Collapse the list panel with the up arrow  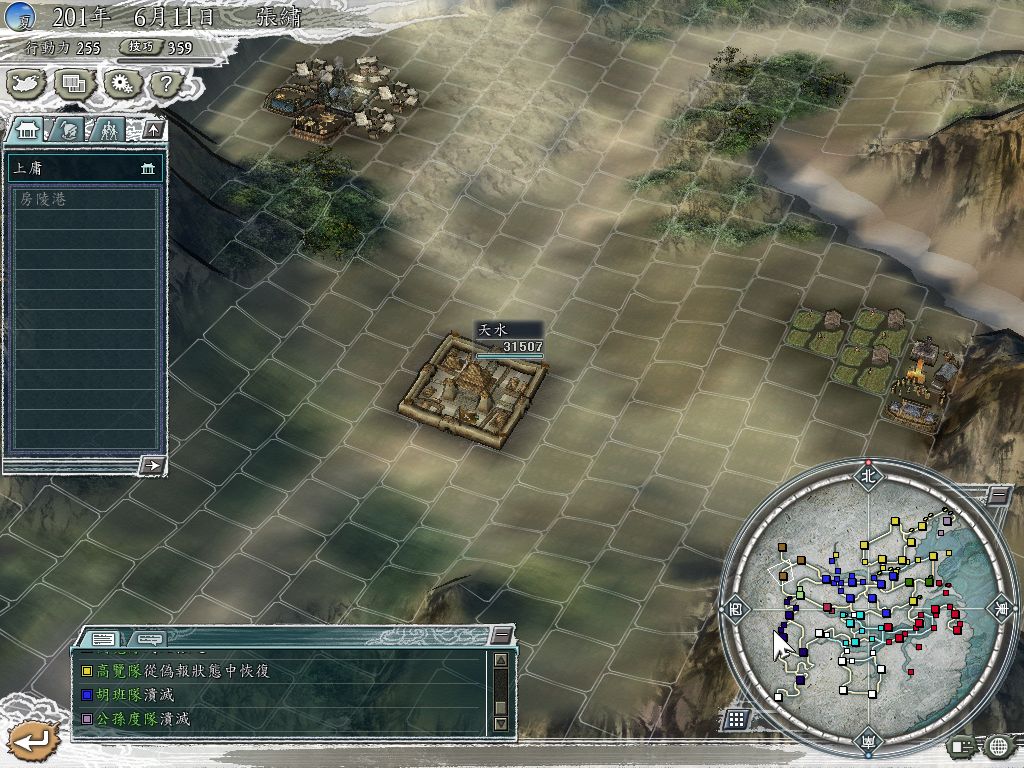coord(153,129)
